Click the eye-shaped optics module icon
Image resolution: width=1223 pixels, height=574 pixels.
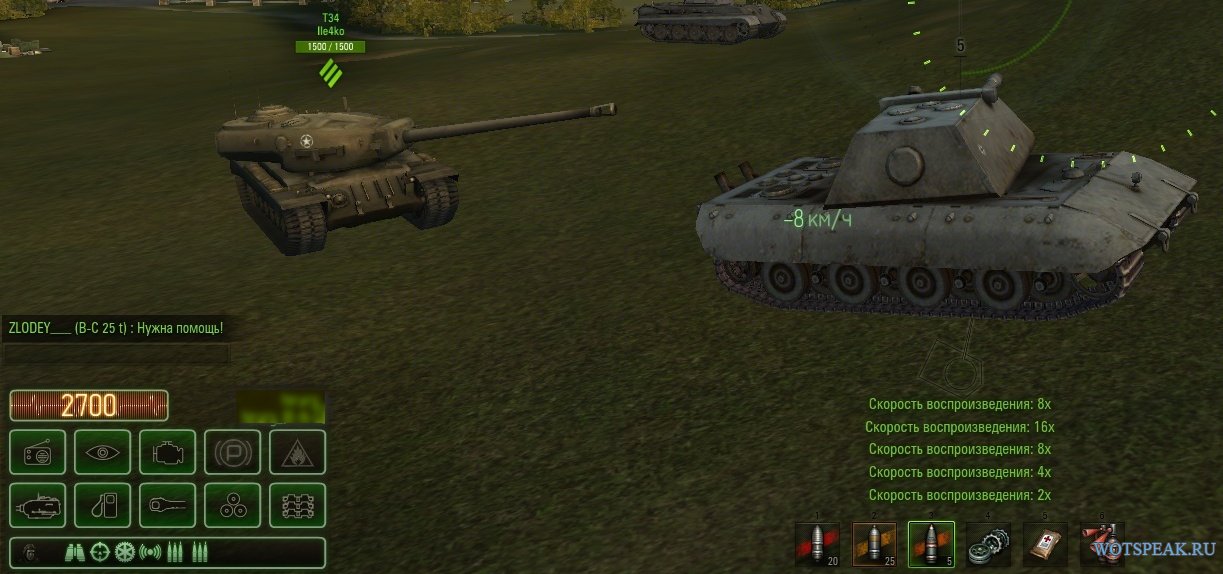coord(103,452)
